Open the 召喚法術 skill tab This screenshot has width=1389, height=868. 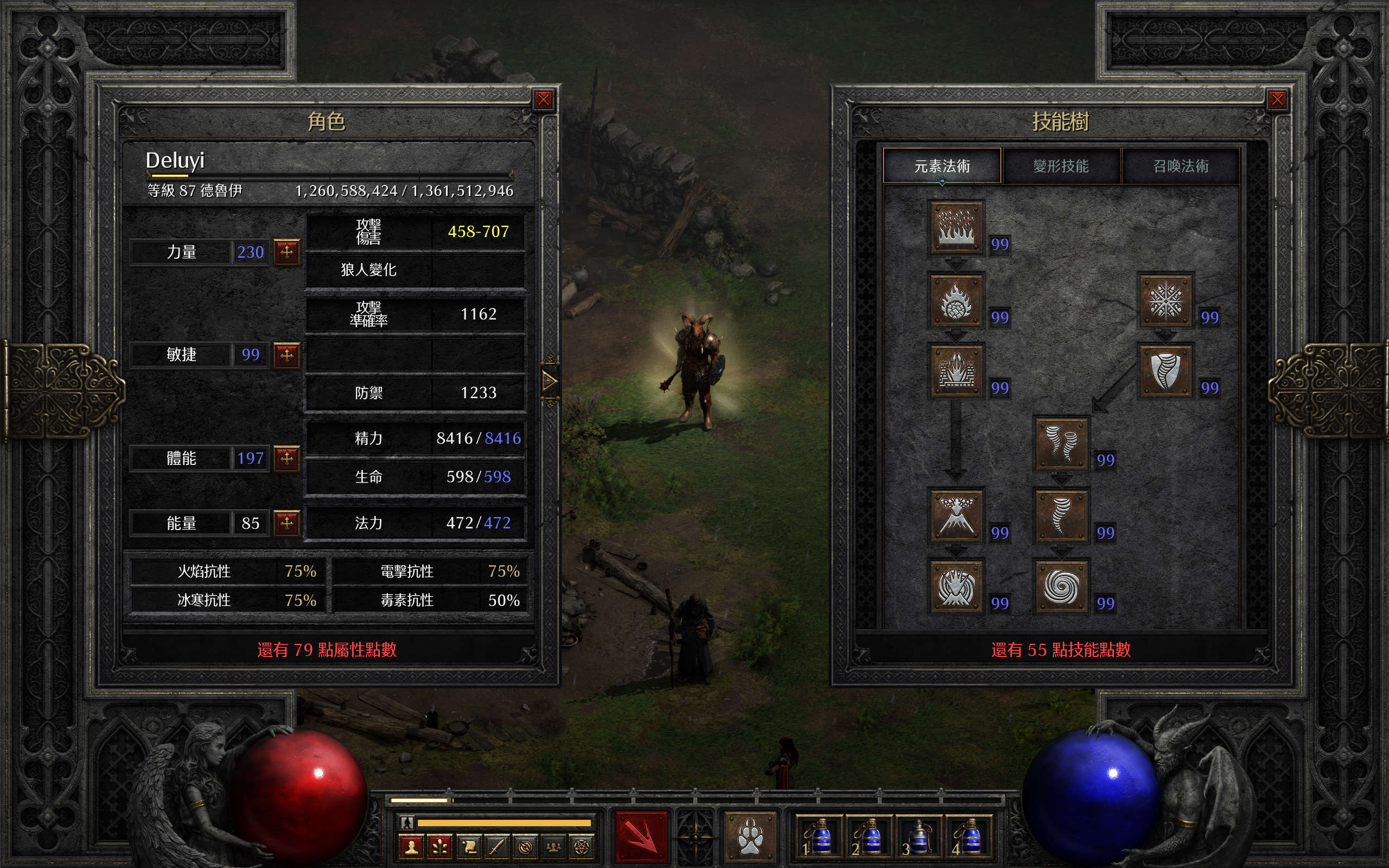tap(1181, 167)
